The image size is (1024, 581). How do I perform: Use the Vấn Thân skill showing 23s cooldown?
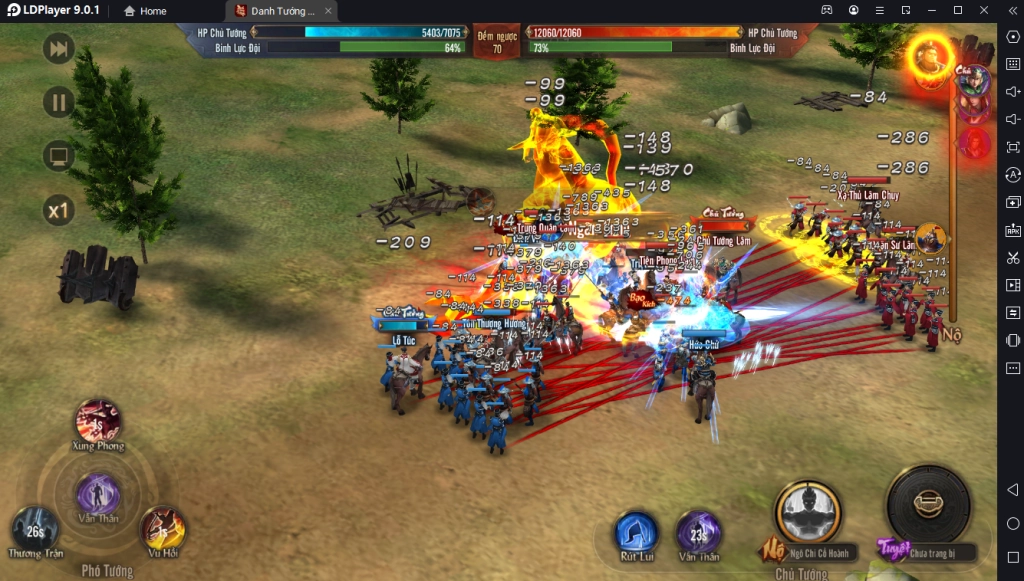tap(698, 532)
